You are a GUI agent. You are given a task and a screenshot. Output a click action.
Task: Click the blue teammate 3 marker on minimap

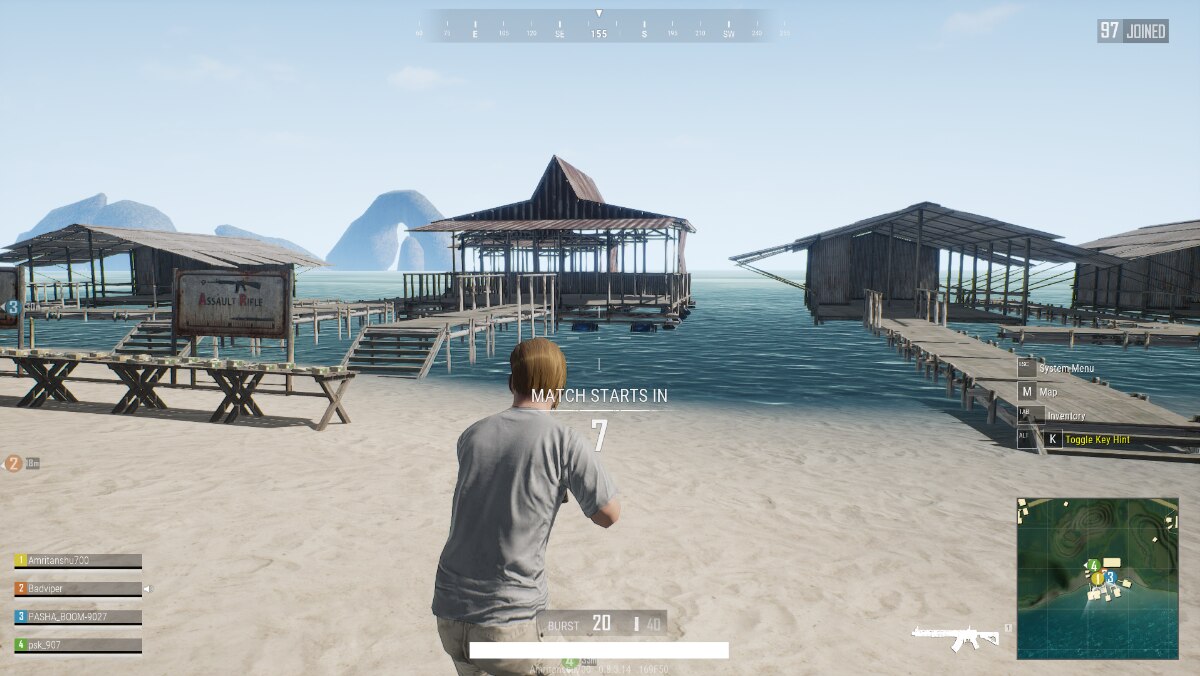[1110, 577]
